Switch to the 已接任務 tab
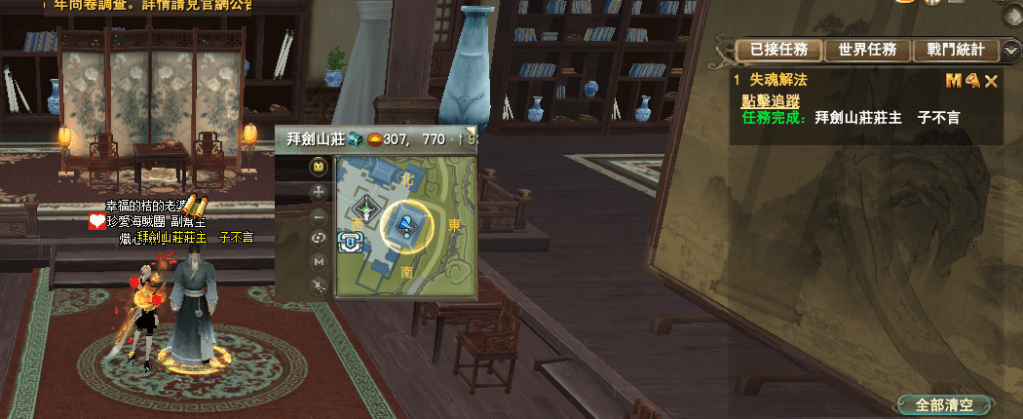Screen dimensions: 1023x419 tap(779, 50)
